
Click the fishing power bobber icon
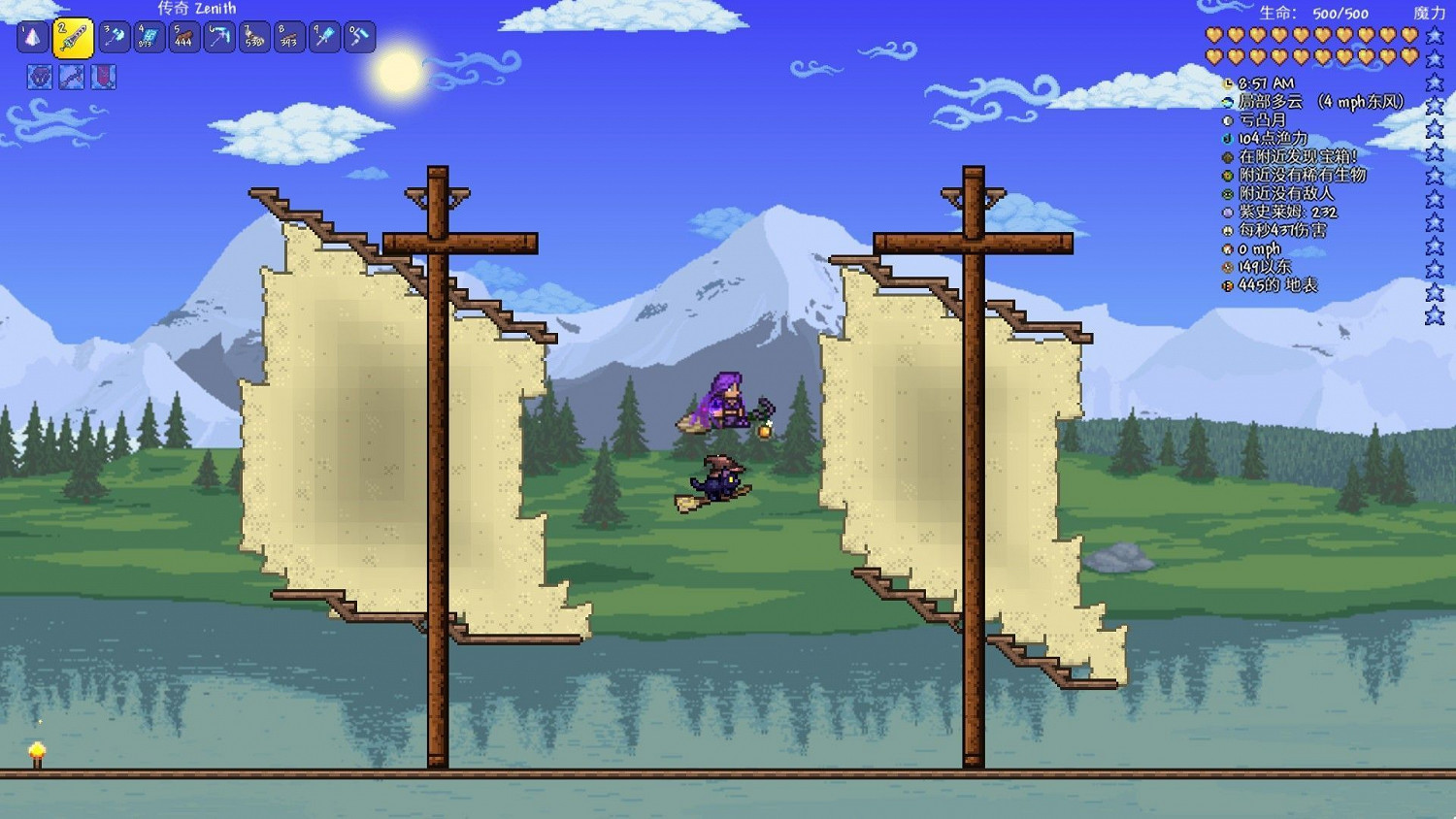(1228, 139)
